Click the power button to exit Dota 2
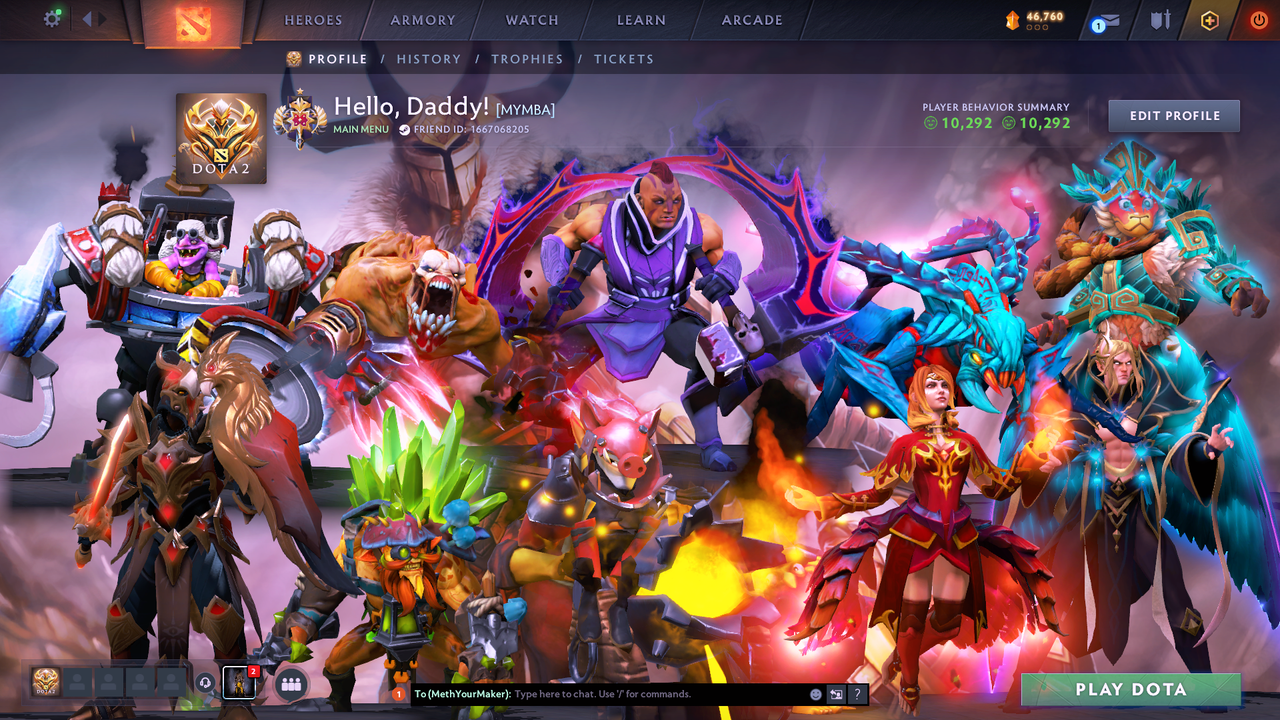The width and height of the screenshot is (1280, 720). pos(1261,20)
